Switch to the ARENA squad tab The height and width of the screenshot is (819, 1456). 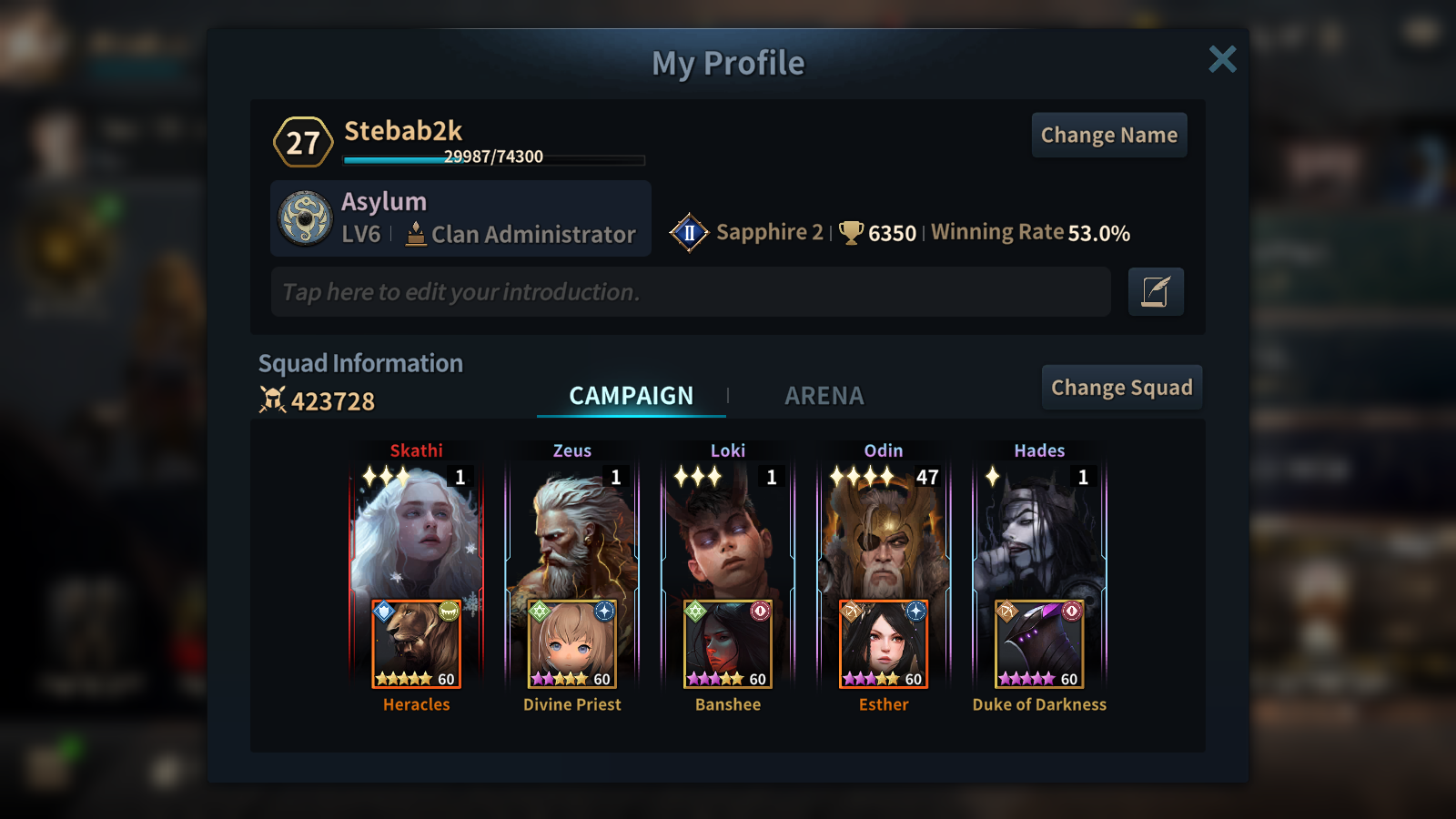(x=824, y=396)
